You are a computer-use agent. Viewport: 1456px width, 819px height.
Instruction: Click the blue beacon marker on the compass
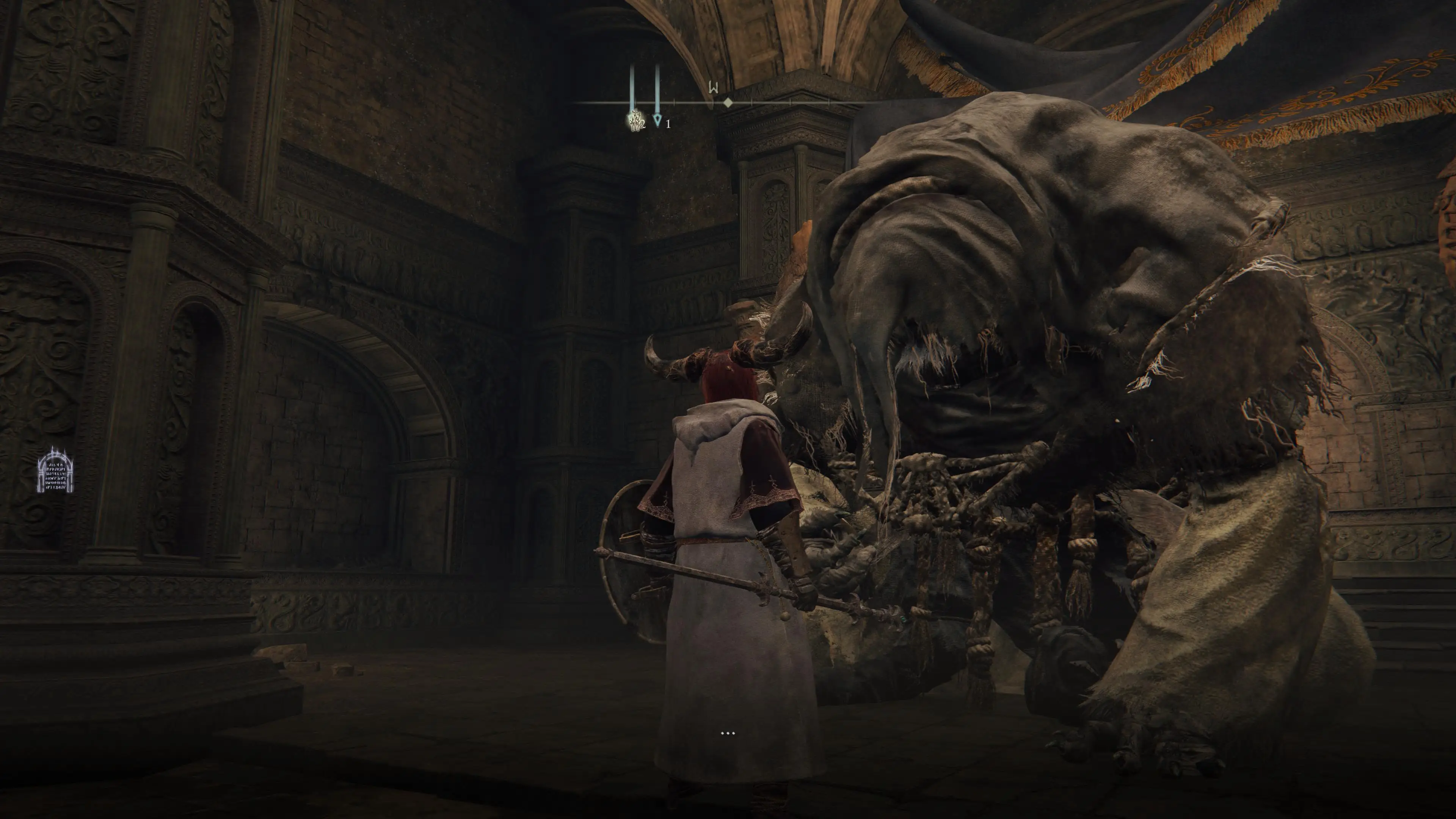tap(657, 120)
